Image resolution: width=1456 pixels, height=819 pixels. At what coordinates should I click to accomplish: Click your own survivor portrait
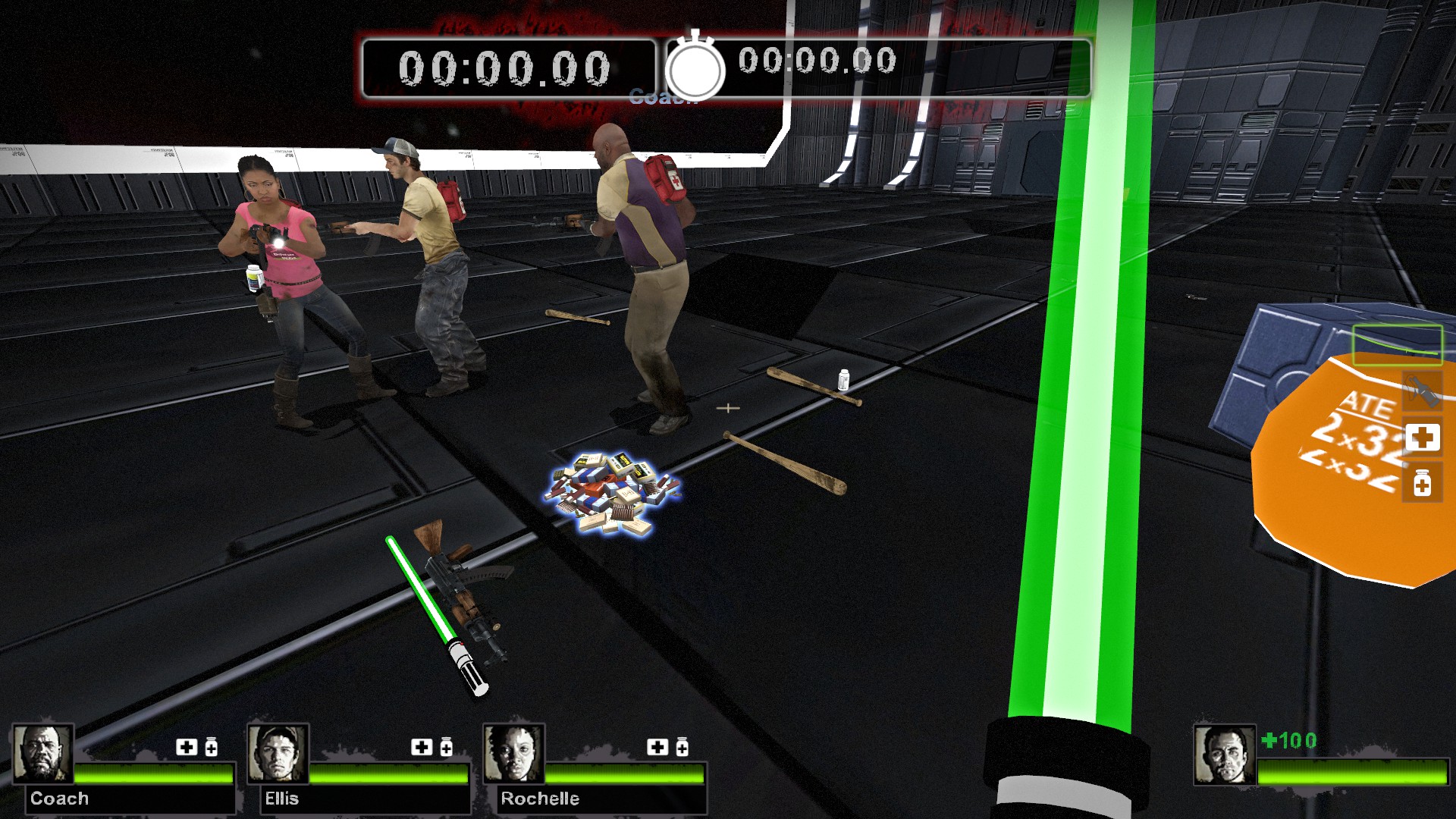tap(1224, 755)
